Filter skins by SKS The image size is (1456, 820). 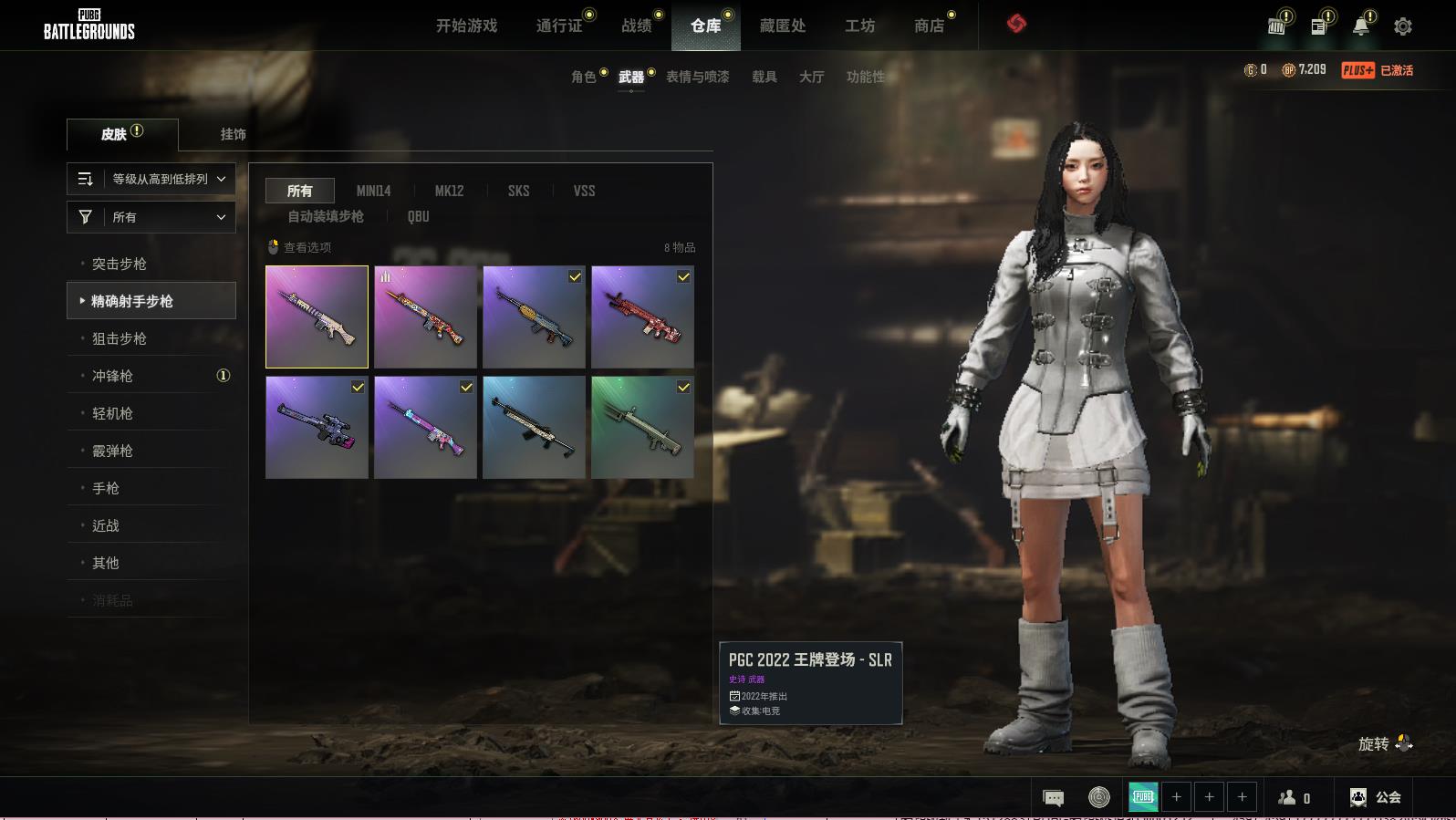coord(518,191)
